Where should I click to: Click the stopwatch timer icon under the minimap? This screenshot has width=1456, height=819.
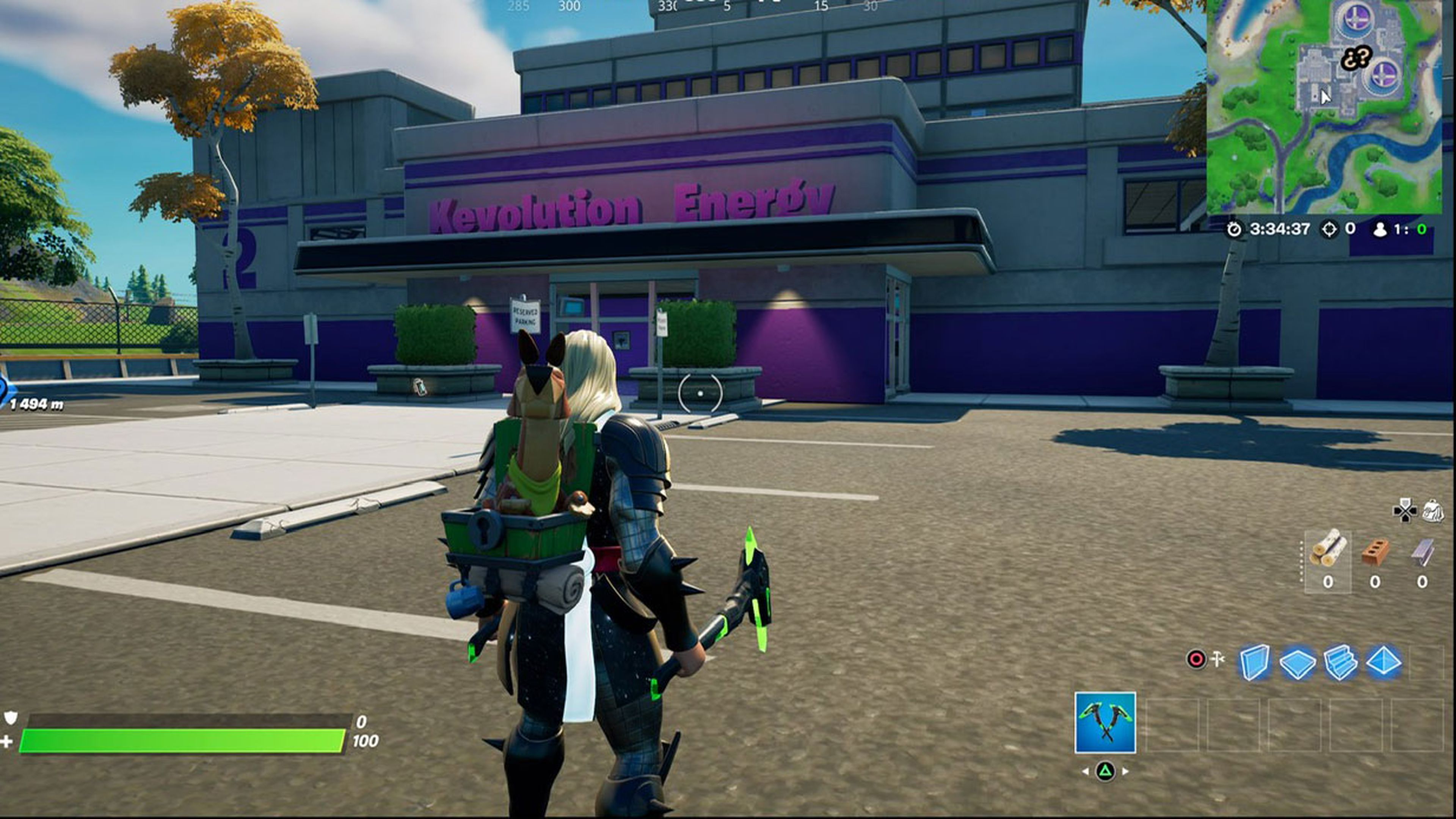(x=1236, y=229)
